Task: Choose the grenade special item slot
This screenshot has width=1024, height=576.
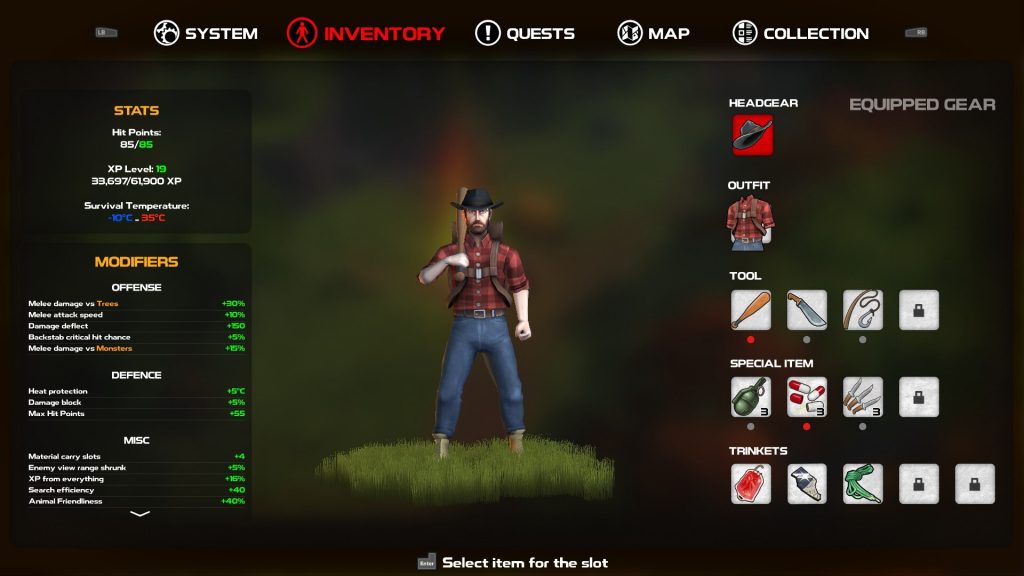Action: [751, 397]
